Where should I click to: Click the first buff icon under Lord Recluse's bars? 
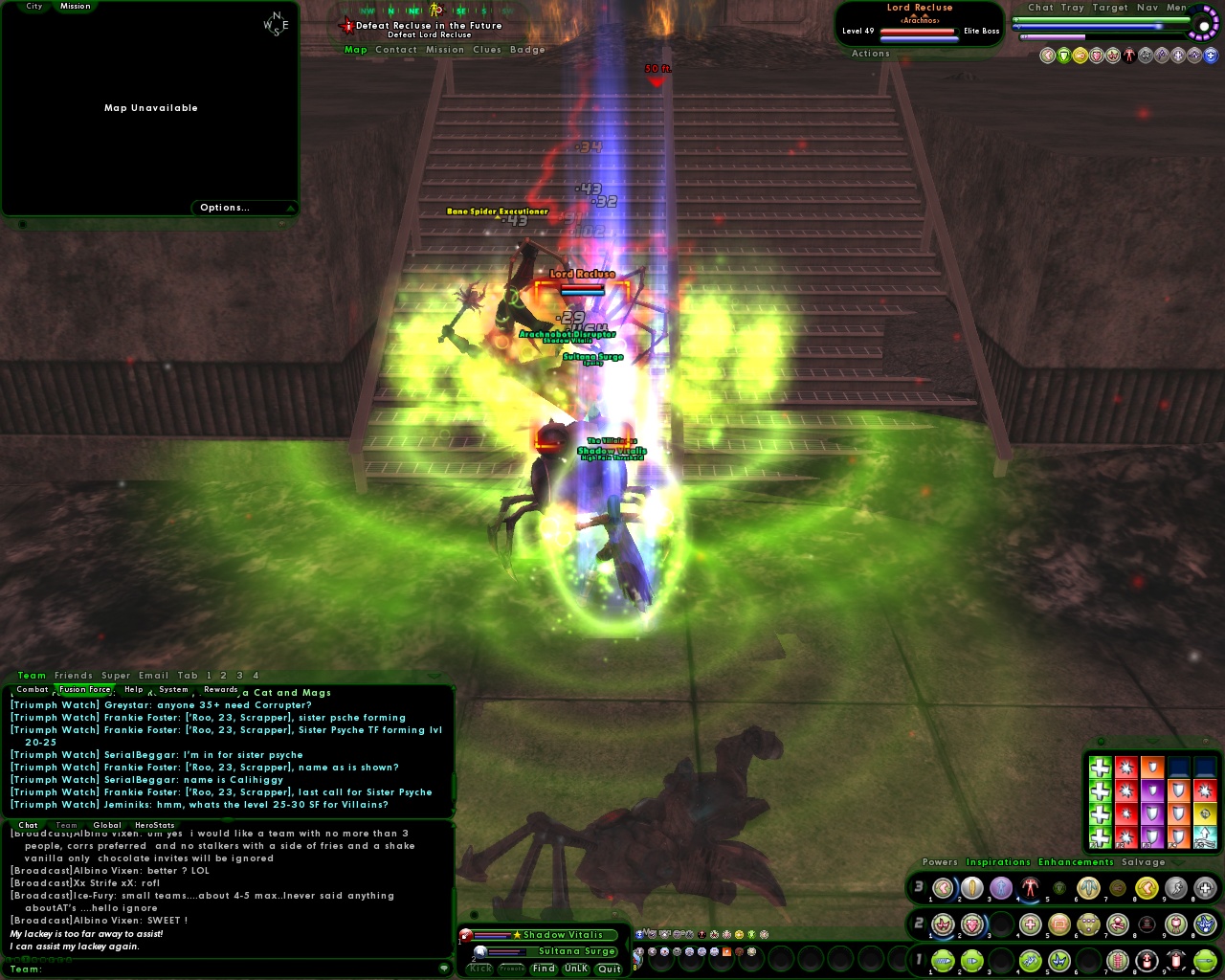[x=1046, y=56]
